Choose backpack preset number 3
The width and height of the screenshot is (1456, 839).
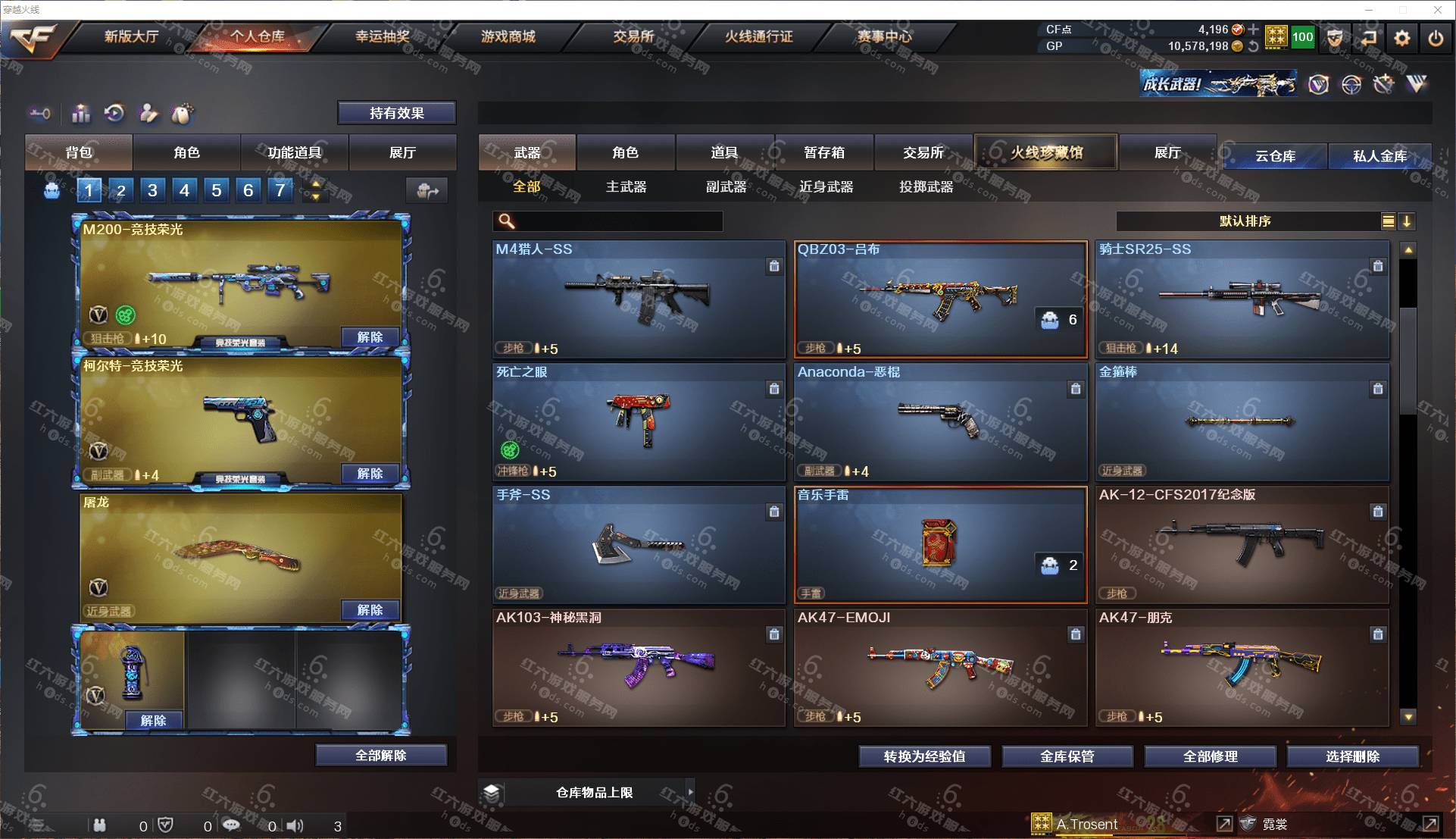pos(152,190)
